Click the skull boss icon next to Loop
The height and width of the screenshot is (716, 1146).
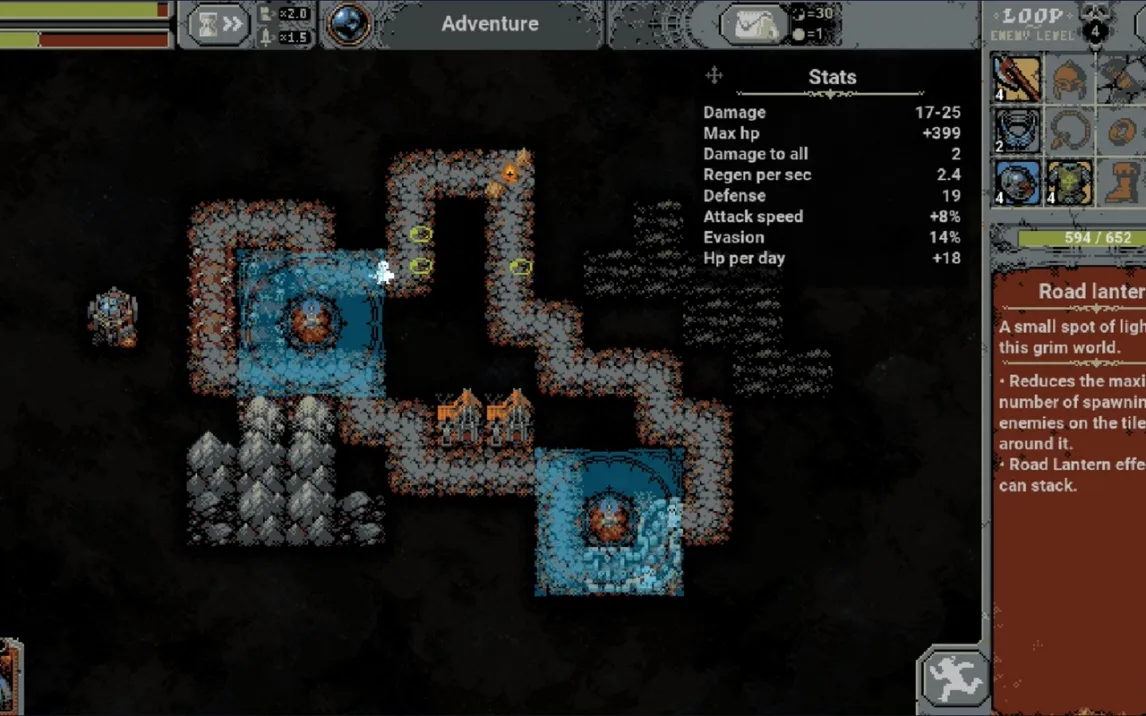(1096, 22)
